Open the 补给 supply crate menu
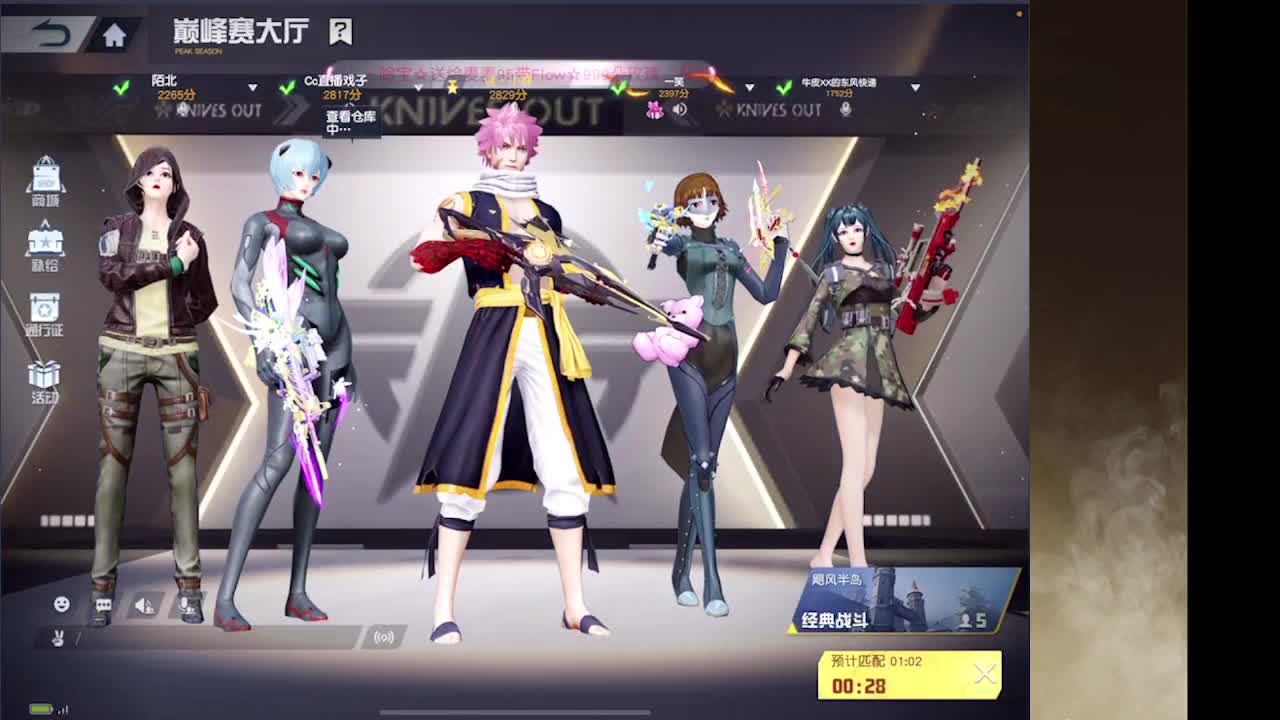This screenshot has height=720, width=1280. tap(45, 245)
